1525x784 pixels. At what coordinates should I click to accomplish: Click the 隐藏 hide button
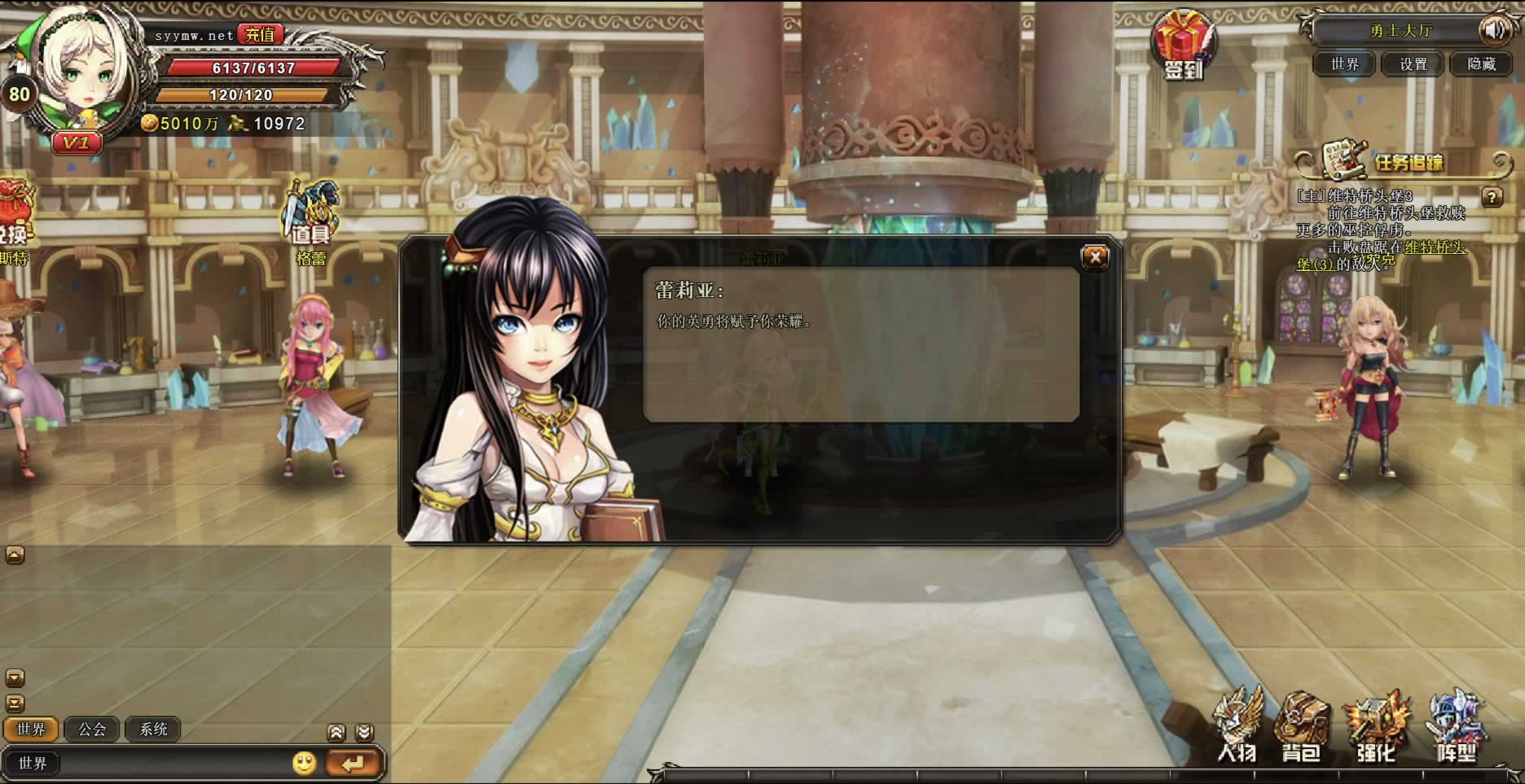[x=1481, y=64]
